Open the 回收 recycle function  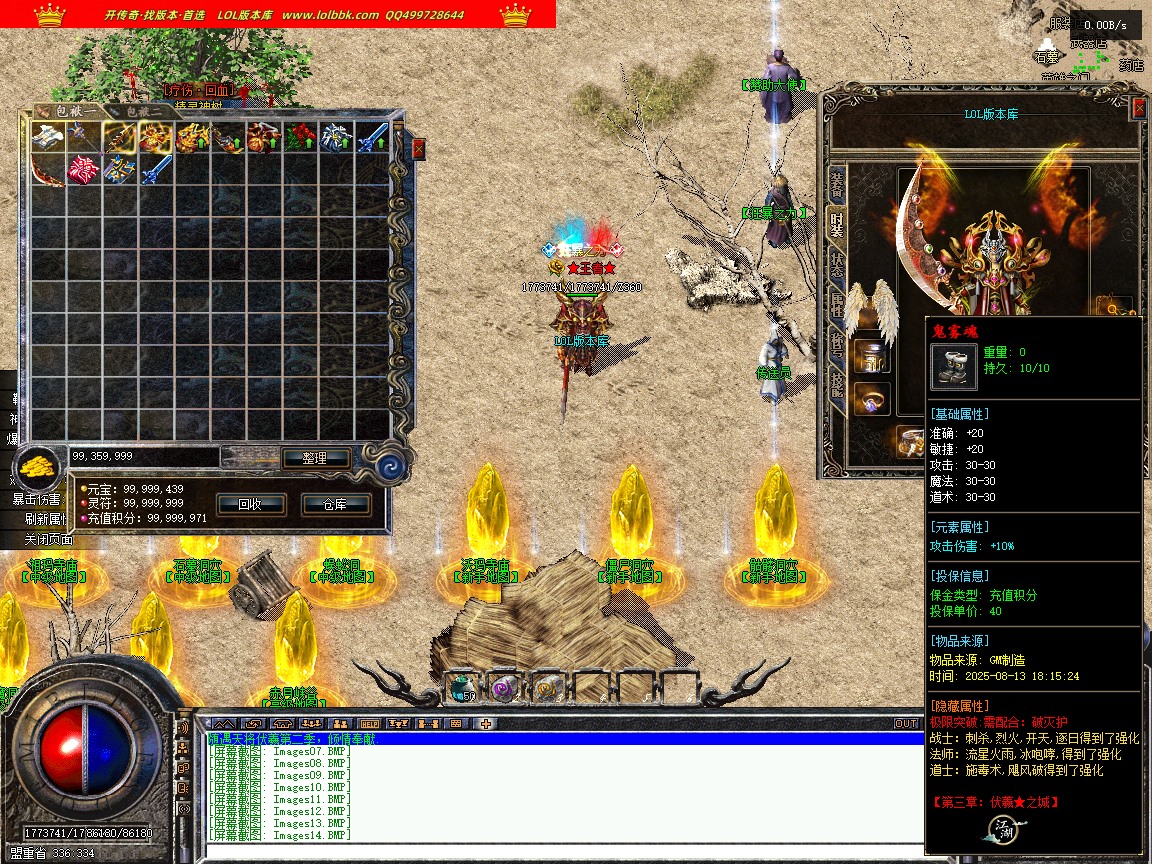tap(250, 504)
